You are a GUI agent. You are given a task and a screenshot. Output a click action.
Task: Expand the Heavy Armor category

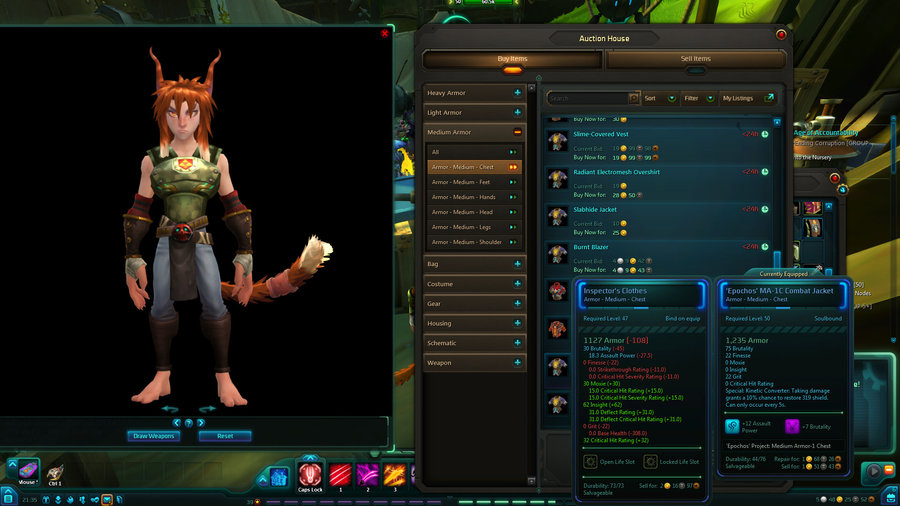(475, 93)
